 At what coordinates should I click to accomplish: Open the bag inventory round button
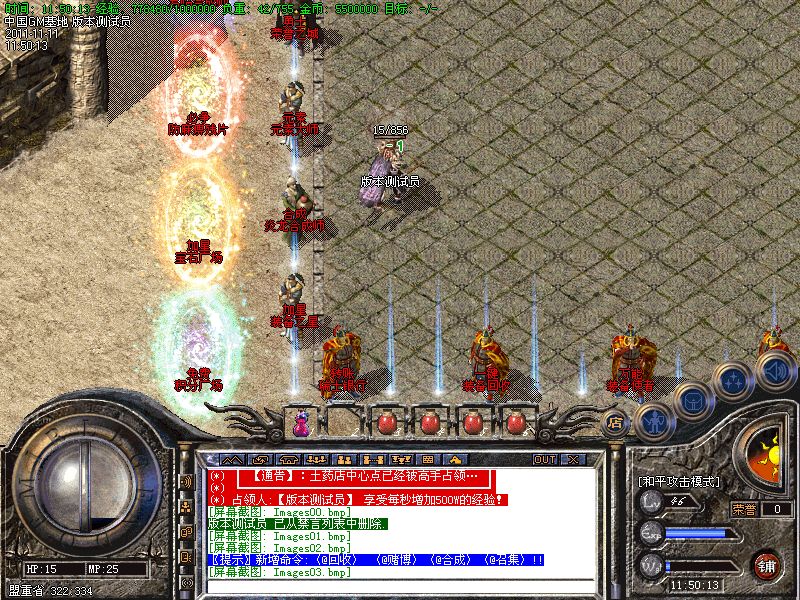(x=692, y=401)
